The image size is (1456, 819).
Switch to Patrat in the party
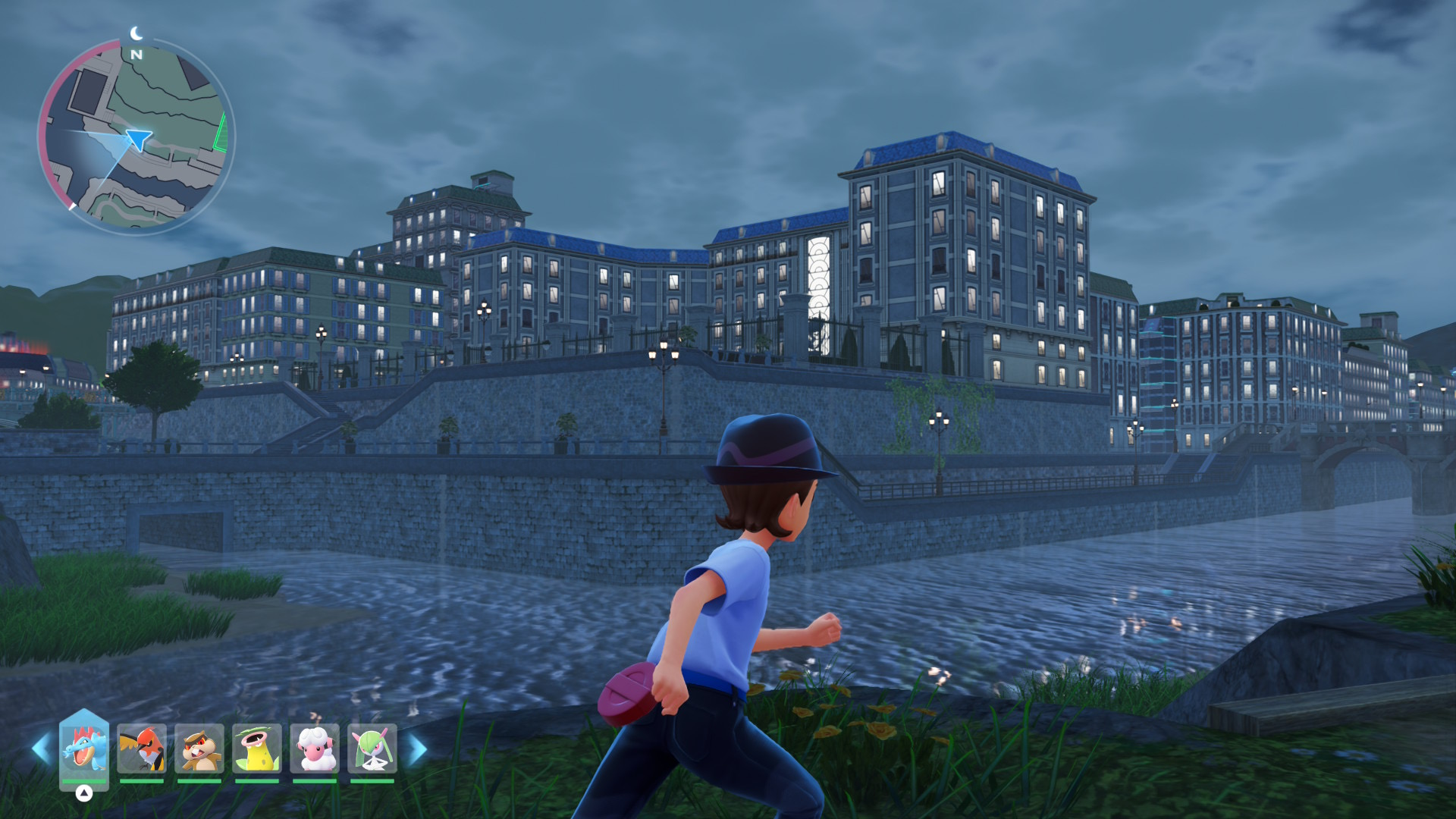click(x=199, y=748)
